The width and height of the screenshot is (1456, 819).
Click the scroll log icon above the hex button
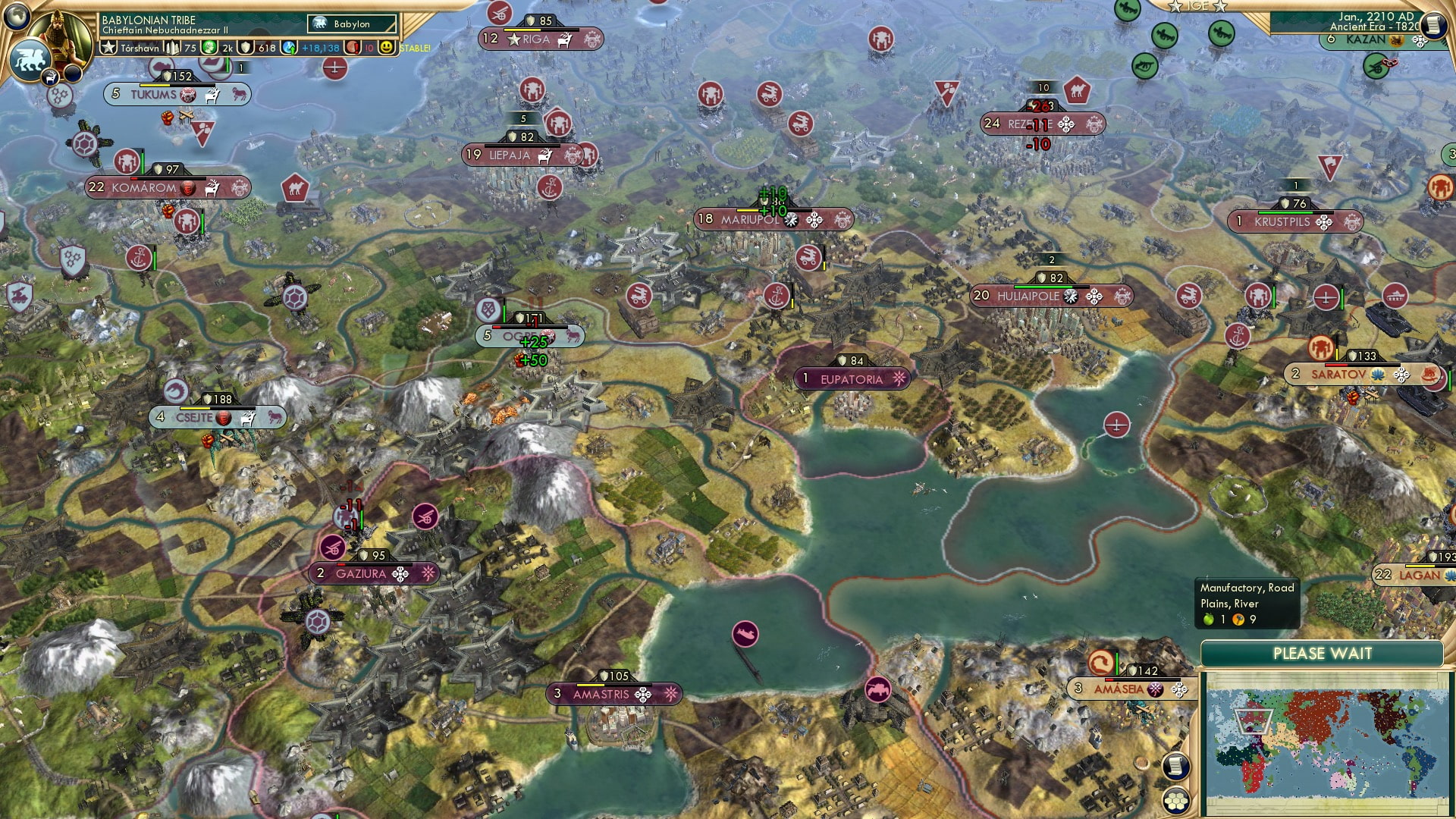pos(1176,767)
